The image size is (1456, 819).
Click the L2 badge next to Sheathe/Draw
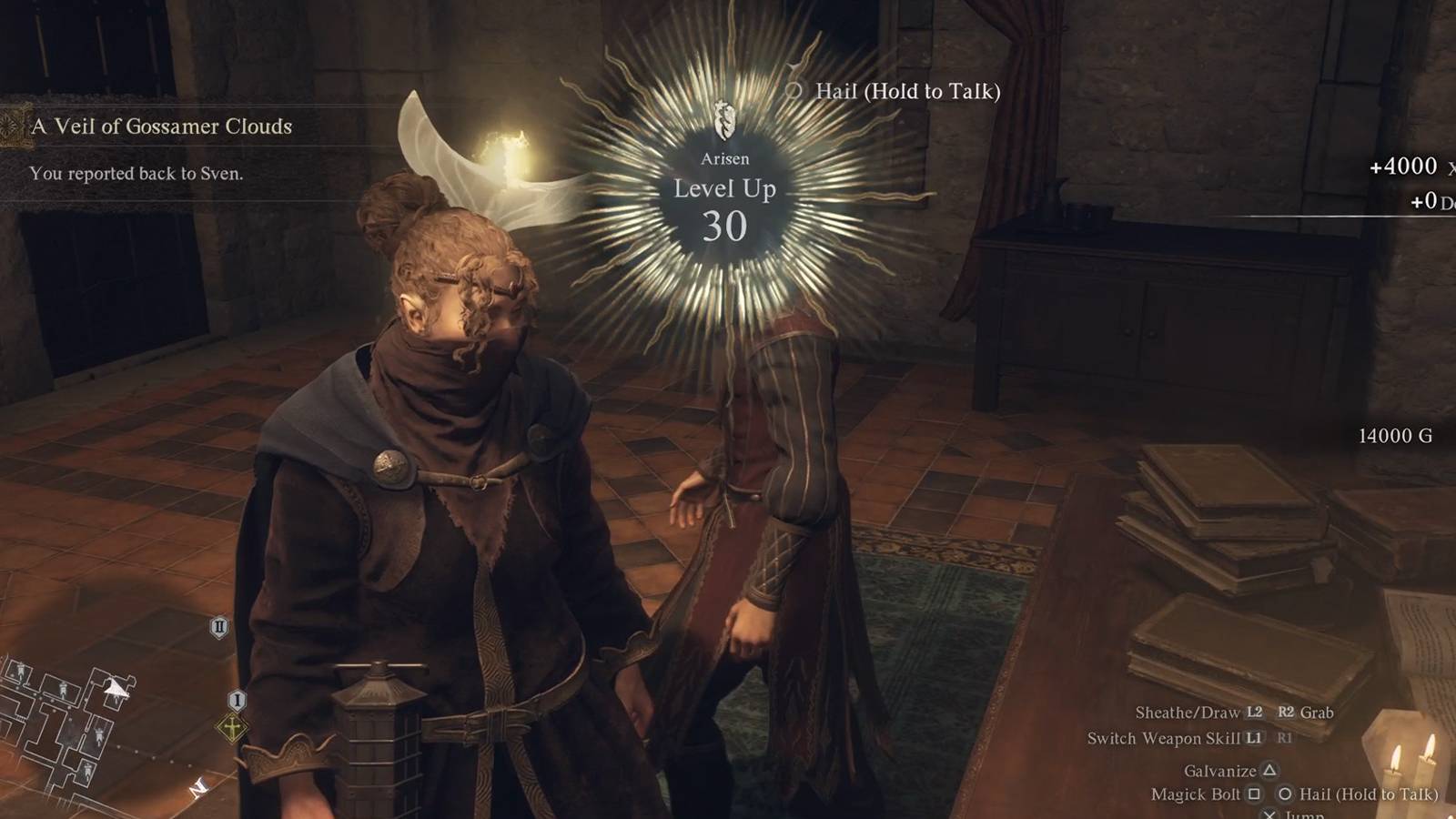1254,713
